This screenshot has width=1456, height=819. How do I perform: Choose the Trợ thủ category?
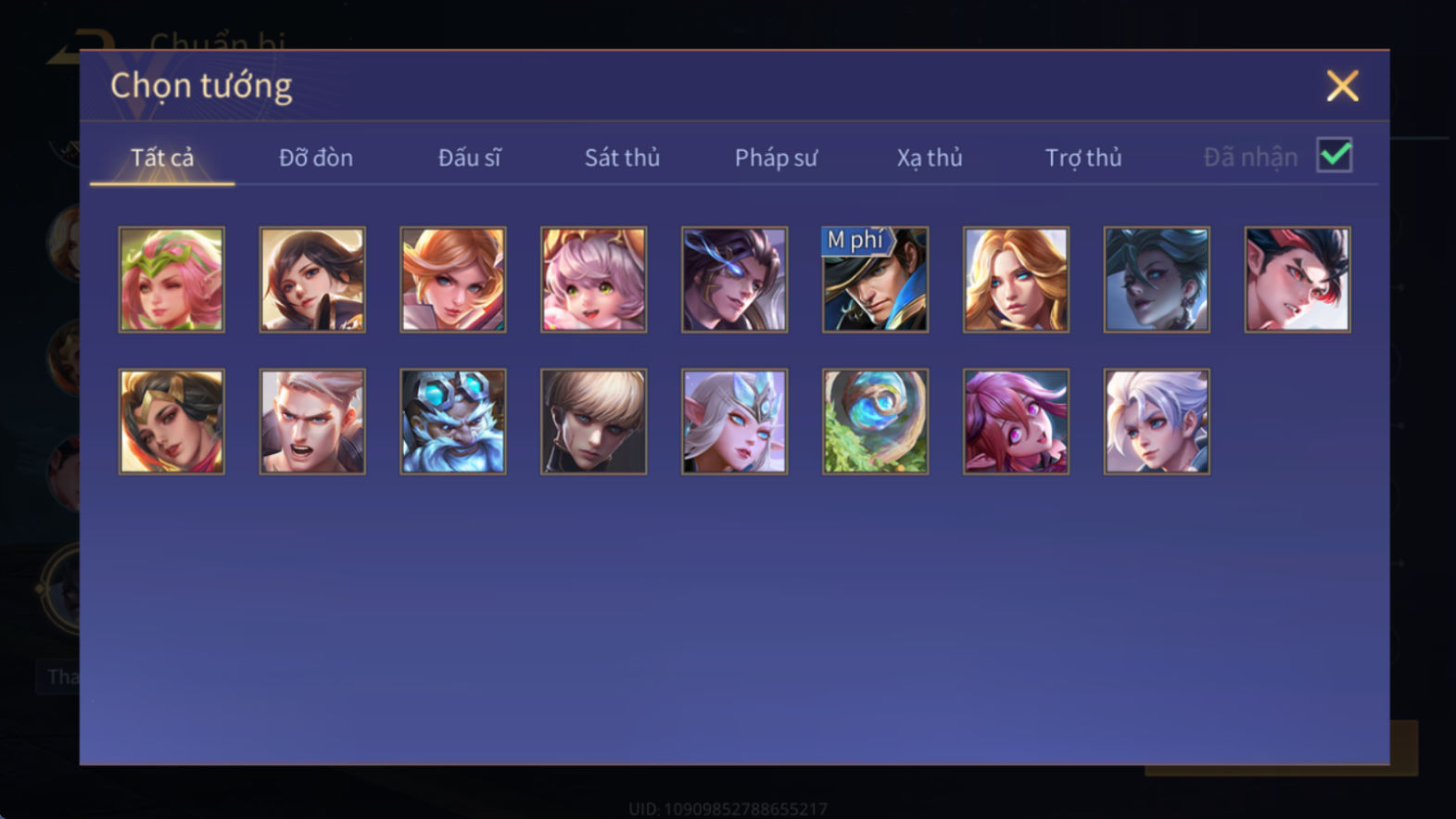click(1083, 157)
